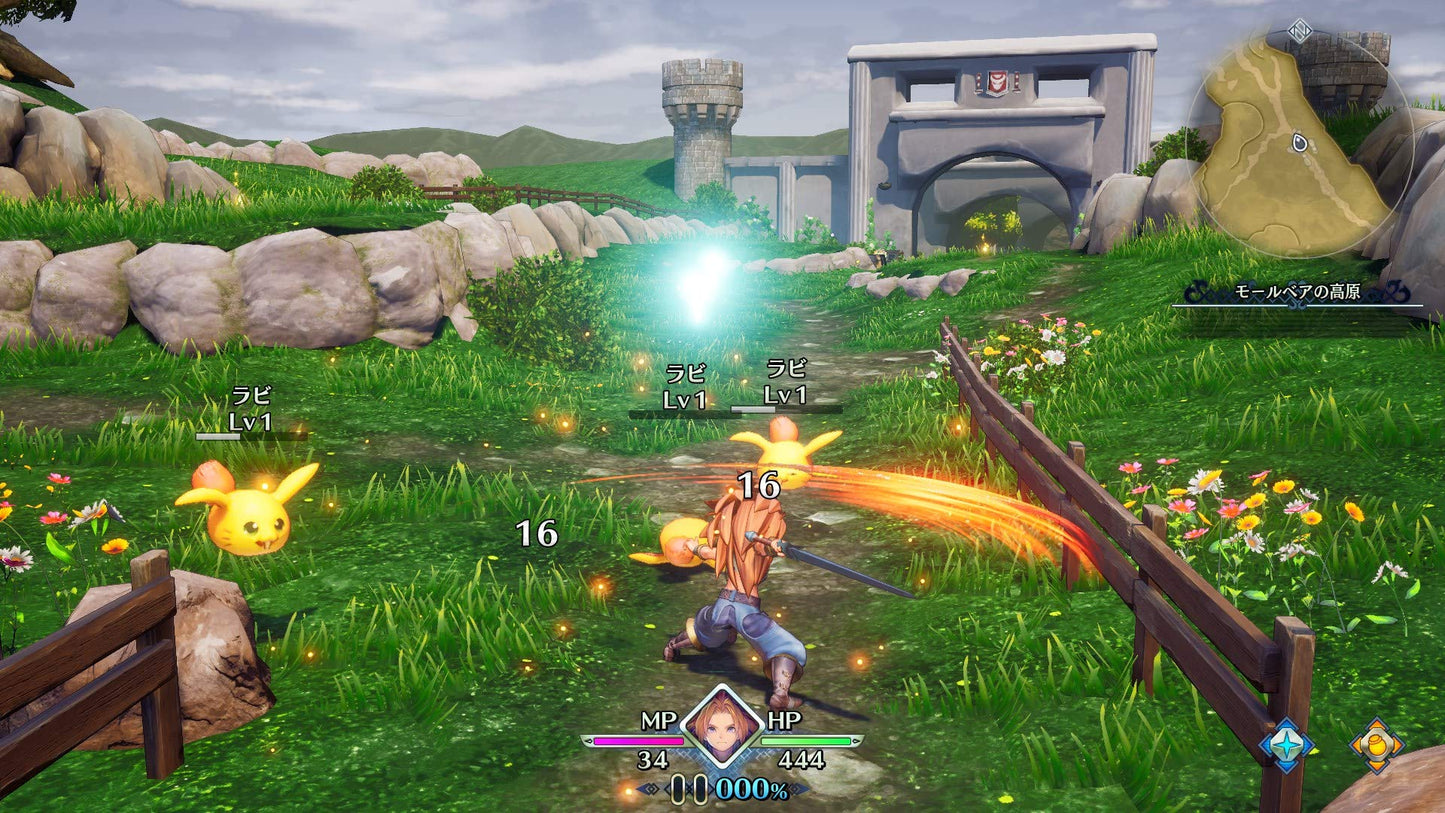The height and width of the screenshot is (813, 1445).
Task: Click the damage number 16 near Duran
Action: [761, 486]
